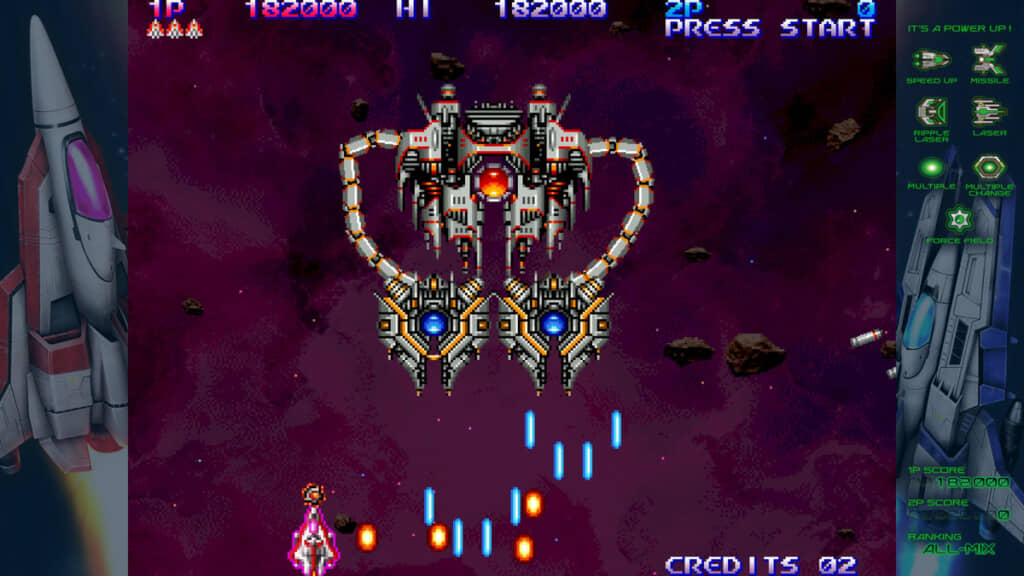The width and height of the screenshot is (1024, 576).
Task: Choose the Ripple Laser power-up icon
Action: pos(932,111)
